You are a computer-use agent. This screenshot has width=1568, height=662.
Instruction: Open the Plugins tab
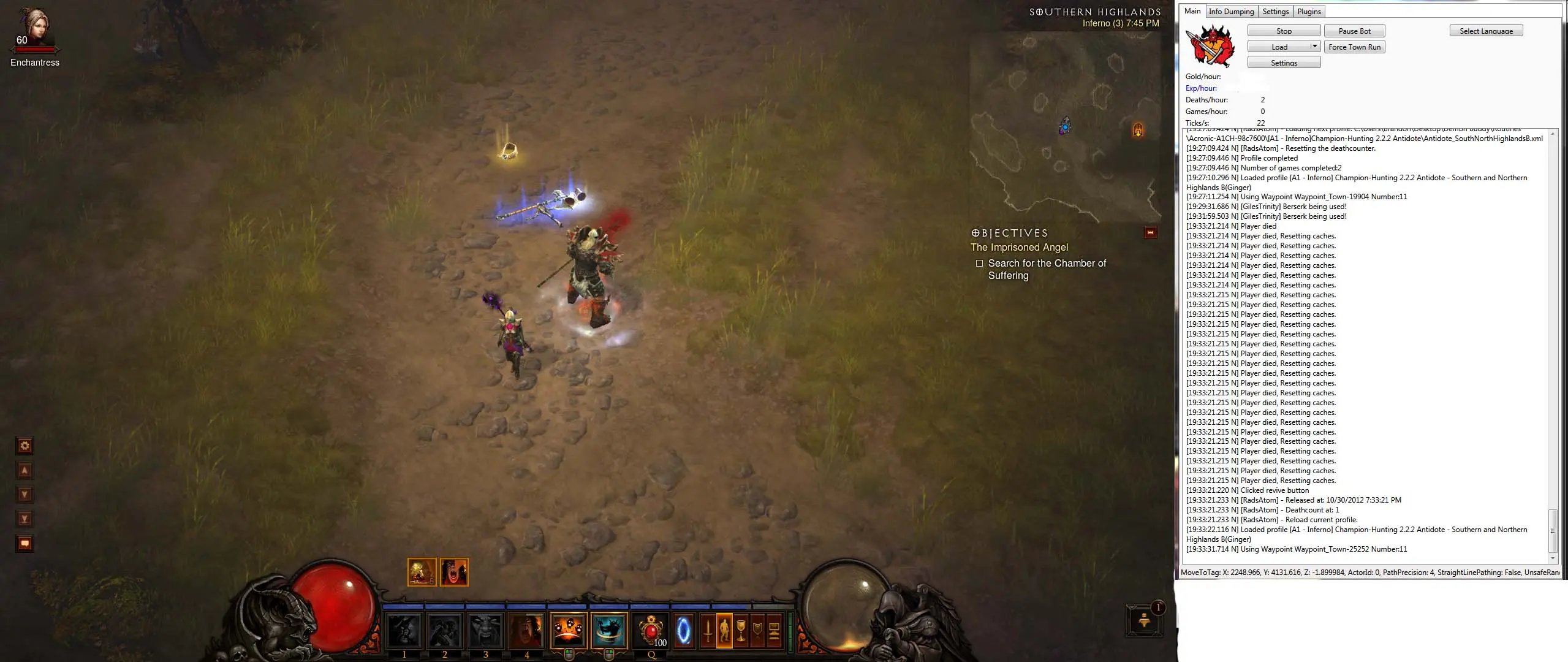[1309, 12]
